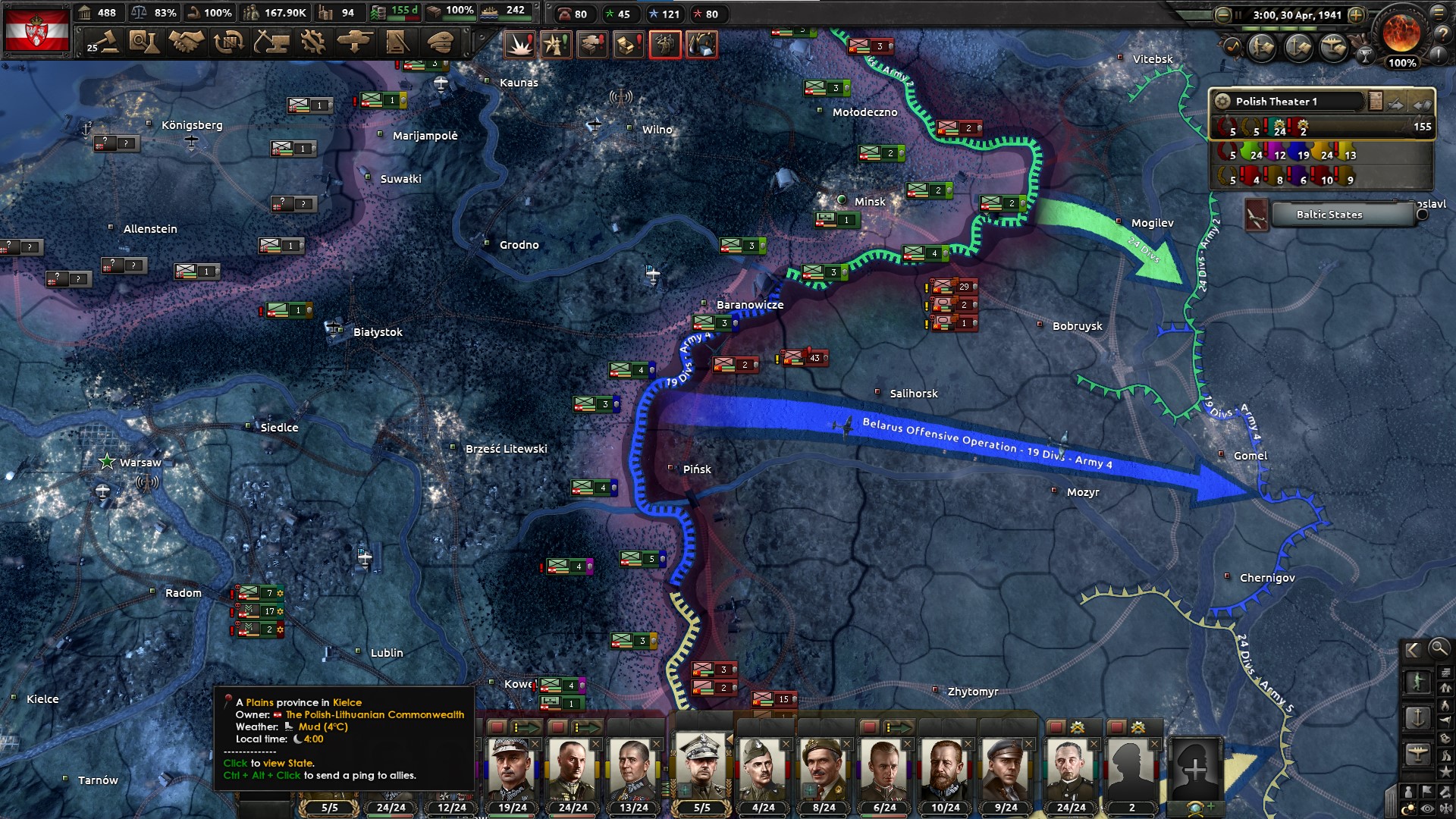The height and width of the screenshot is (819, 1456).
Task: Open the game menu with the hamburger icon
Action: [1439, 13]
